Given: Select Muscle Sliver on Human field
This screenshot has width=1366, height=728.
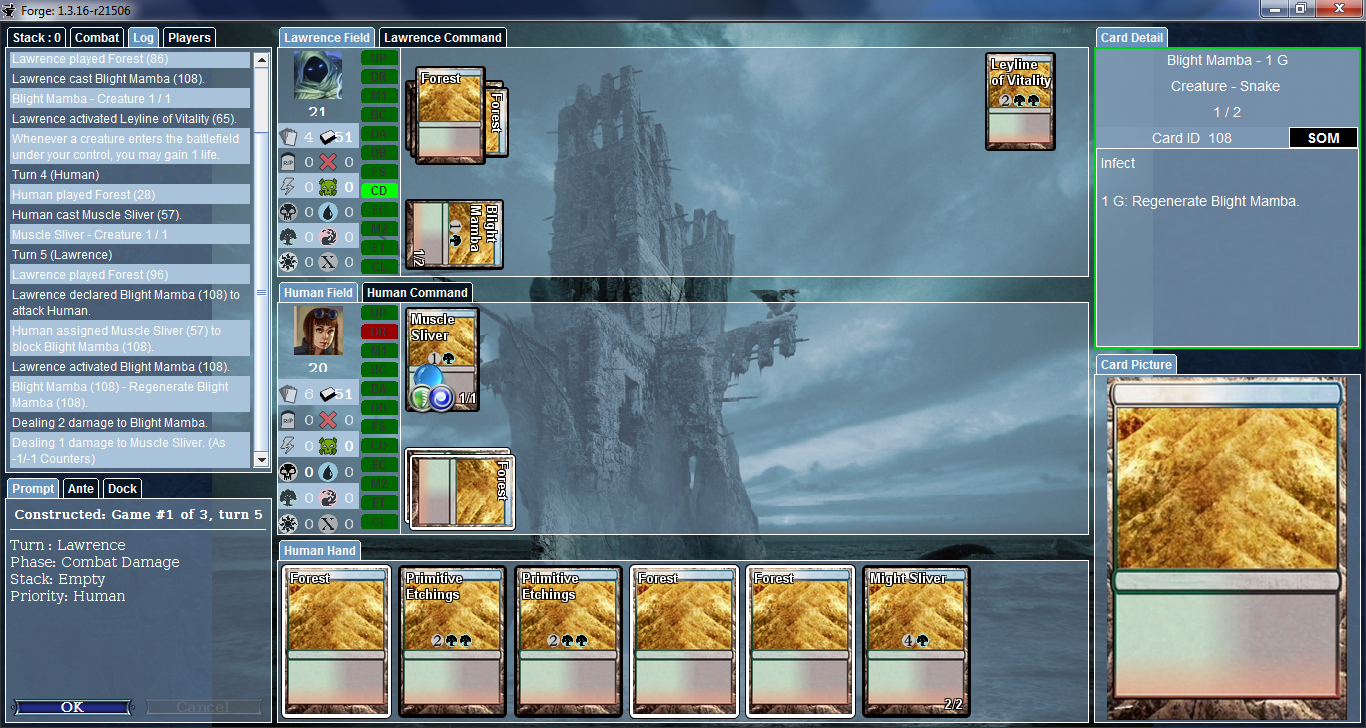Looking at the screenshot, I should [x=443, y=358].
